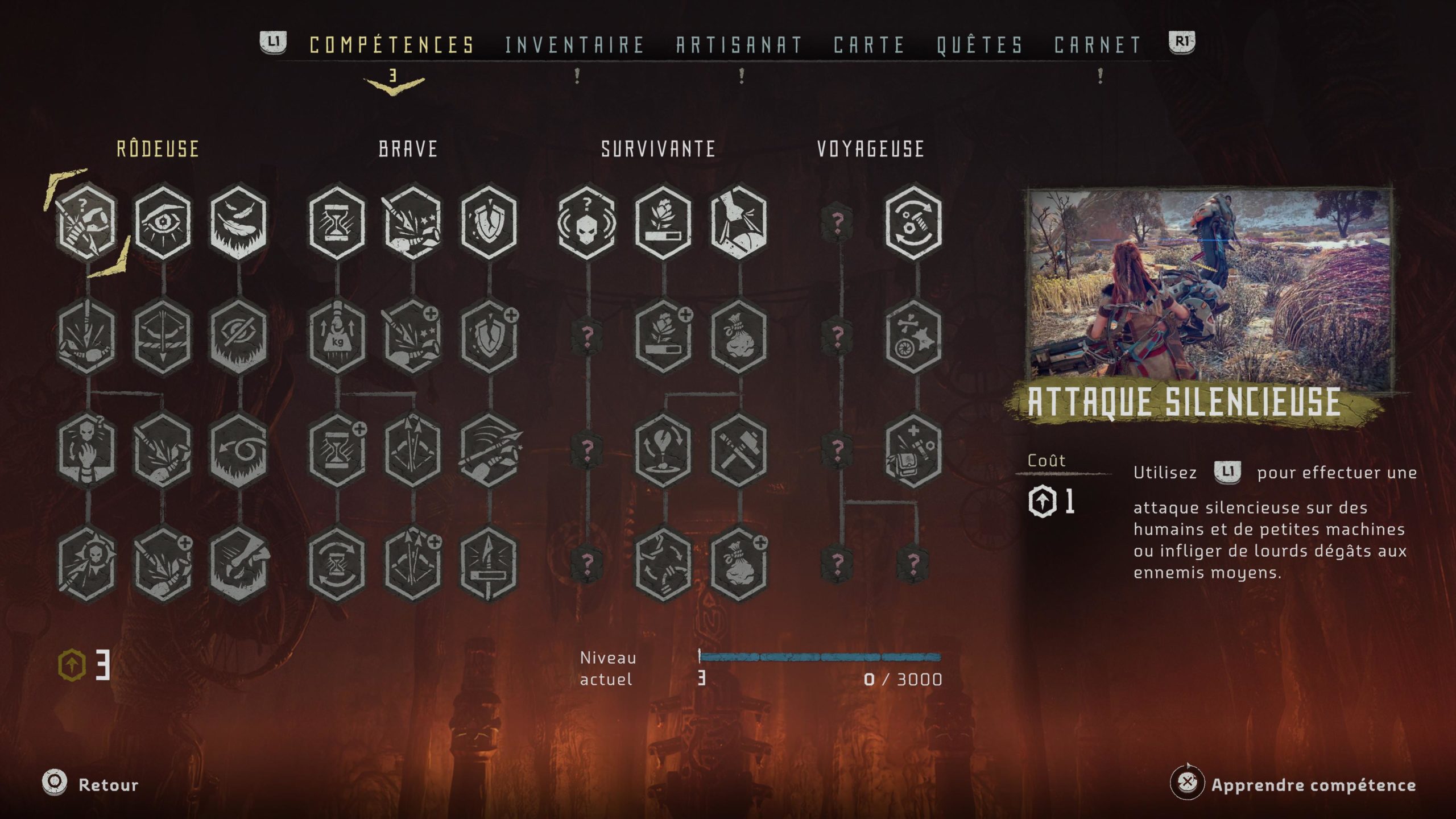Image resolution: width=1456 pixels, height=819 pixels.
Task: Switch to the Inventaire tab
Action: pos(574,45)
